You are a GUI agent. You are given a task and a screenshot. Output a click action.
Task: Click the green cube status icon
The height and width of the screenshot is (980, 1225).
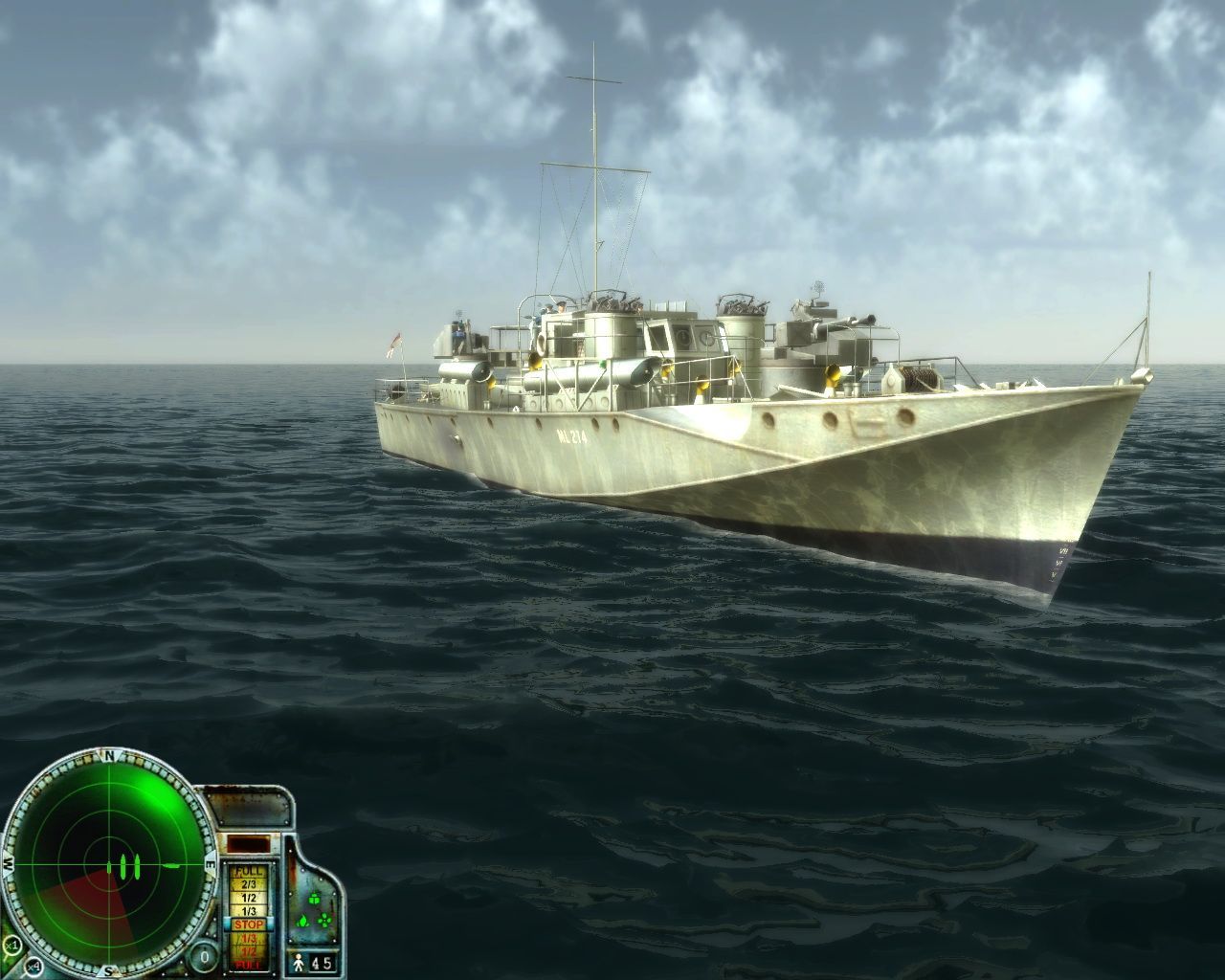[x=314, y=899]
